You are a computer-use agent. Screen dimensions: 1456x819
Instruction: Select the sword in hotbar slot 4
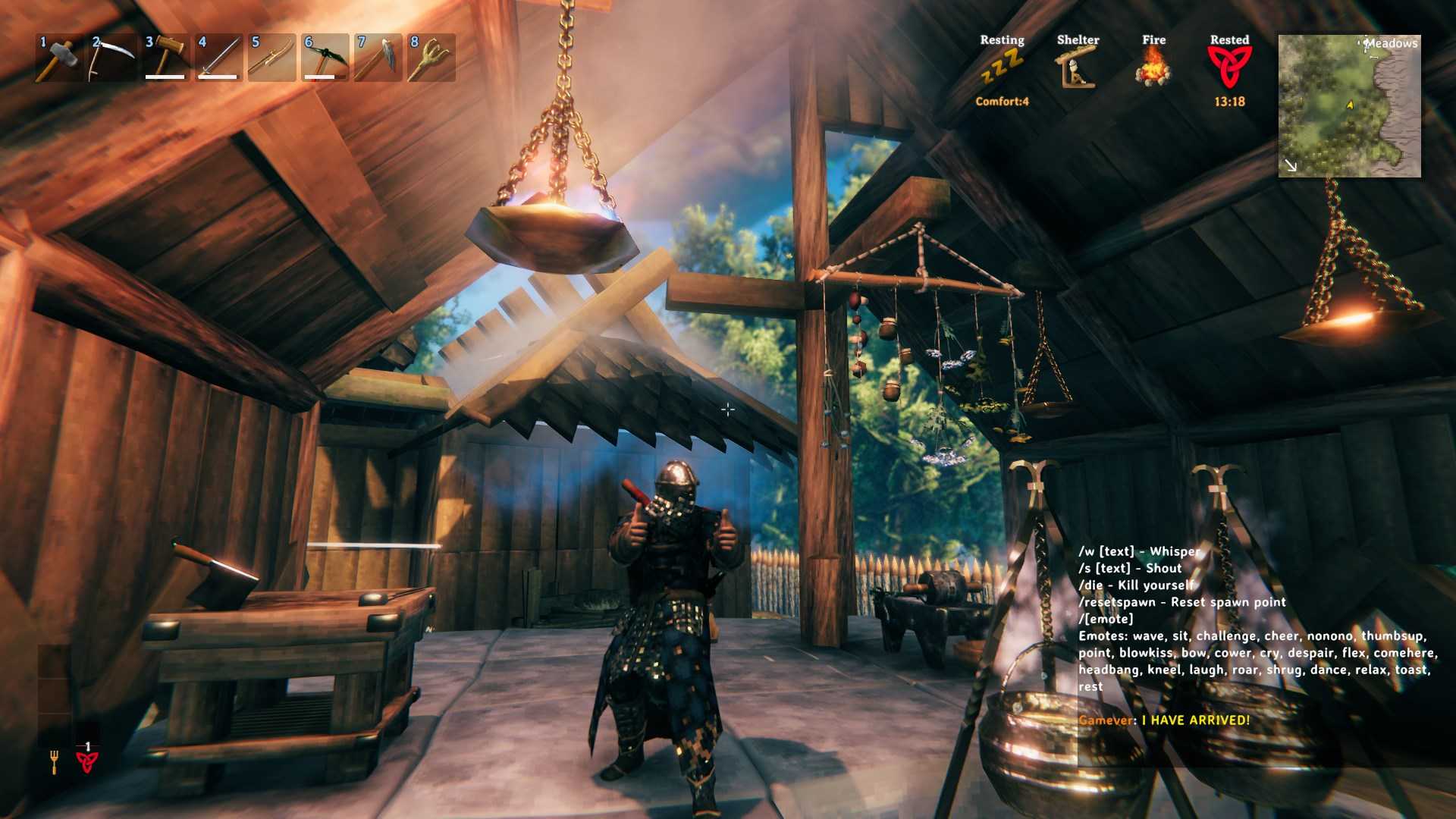point(218,58)
